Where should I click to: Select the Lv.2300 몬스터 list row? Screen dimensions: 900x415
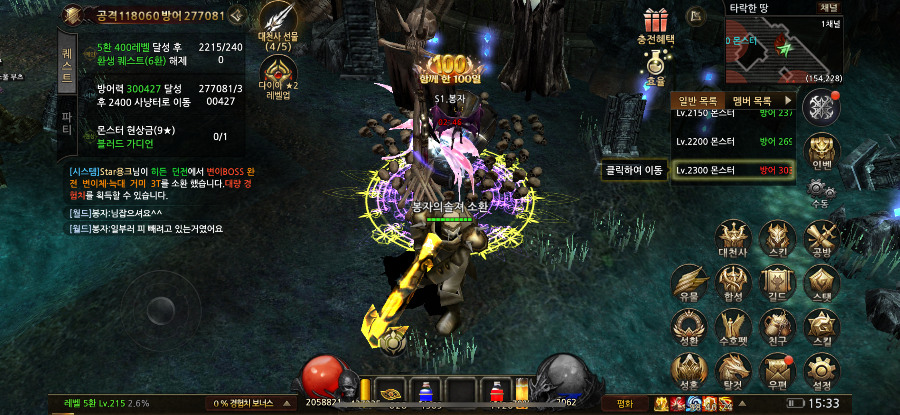733,171
